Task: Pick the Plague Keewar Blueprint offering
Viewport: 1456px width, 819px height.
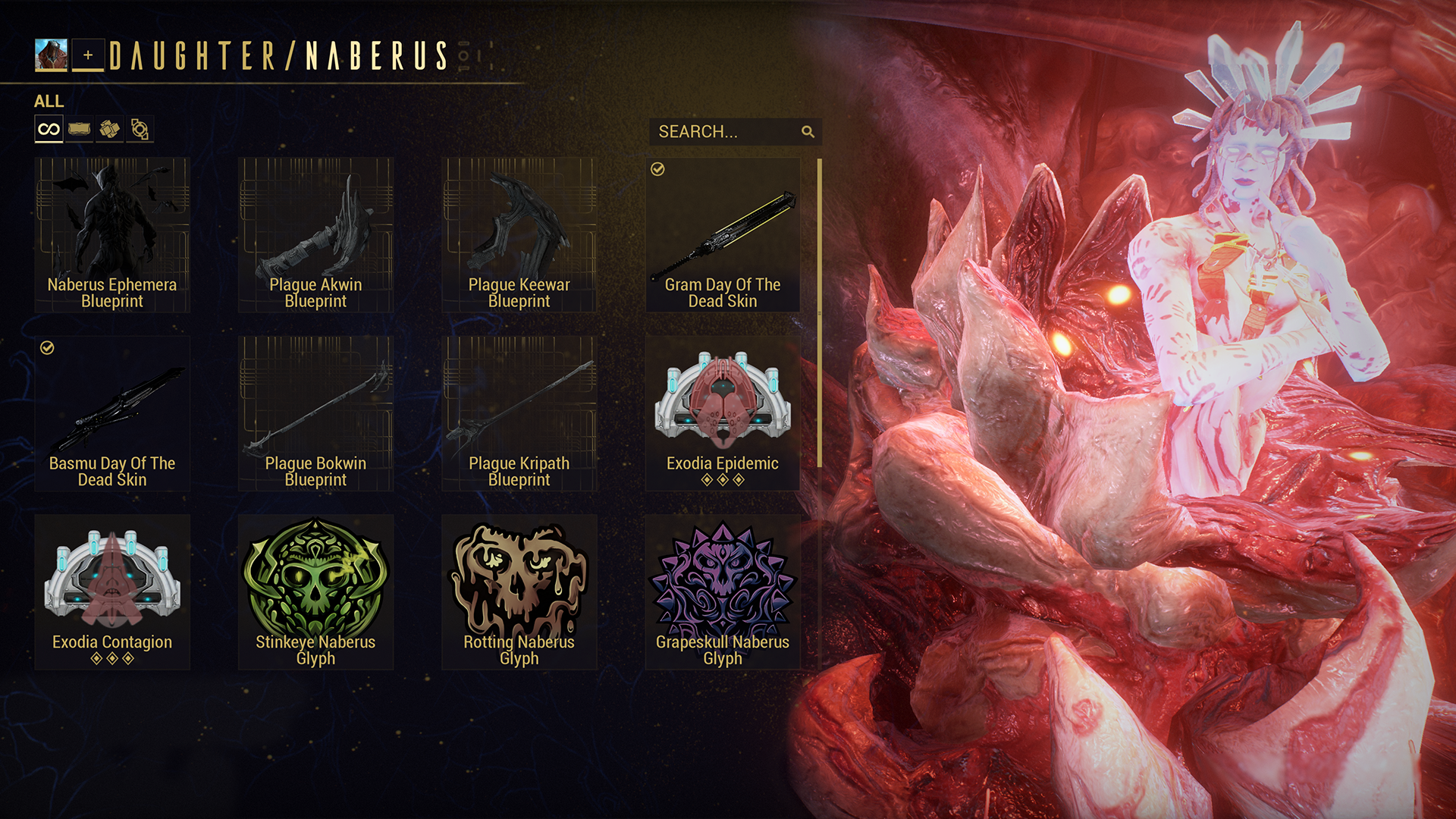Action: [x=519, y=235]
